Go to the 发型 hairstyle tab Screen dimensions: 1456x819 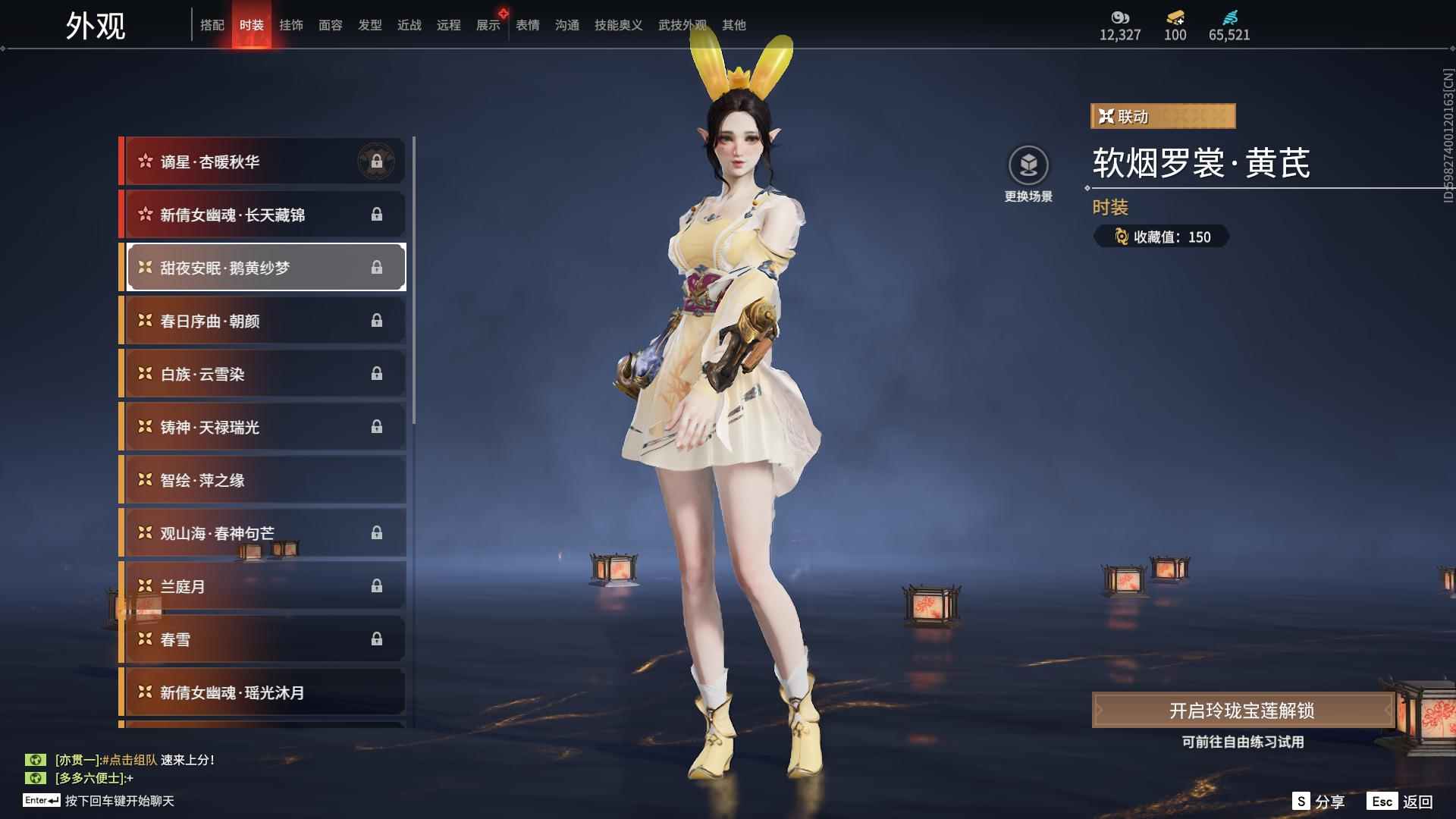click(370, 25)
